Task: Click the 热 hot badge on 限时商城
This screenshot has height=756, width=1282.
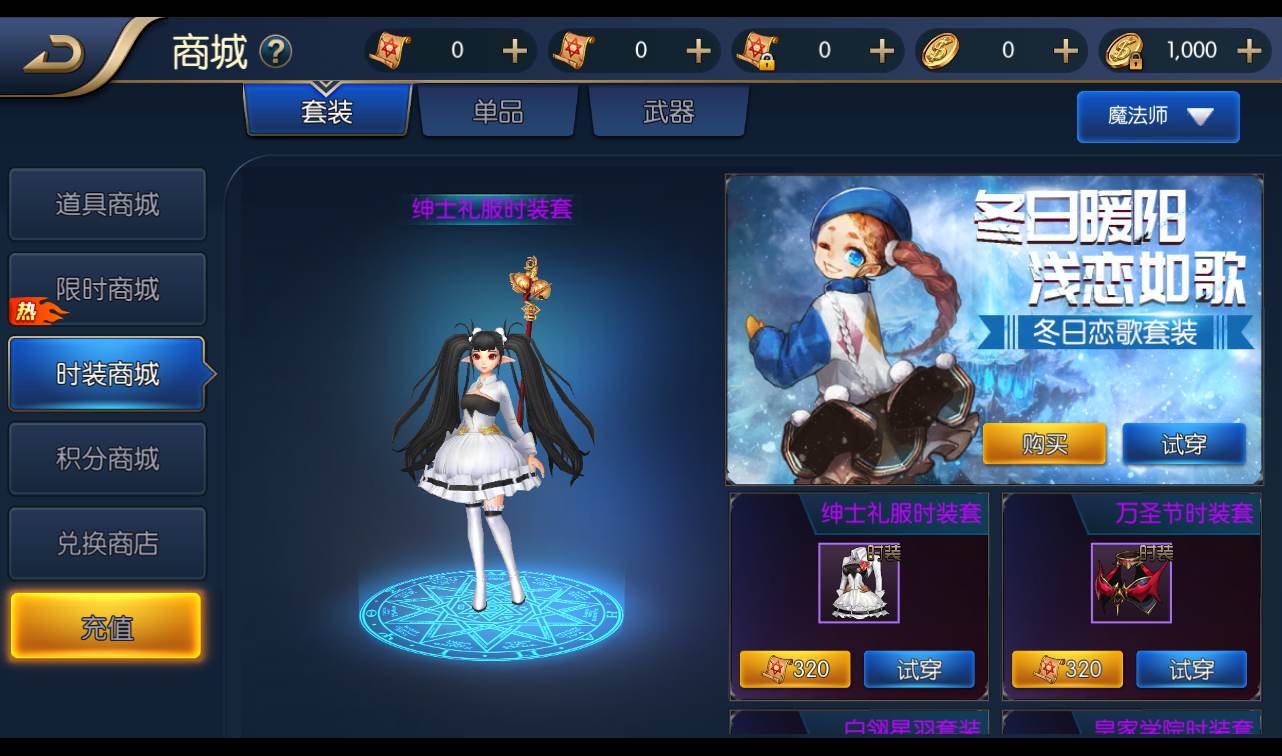Action: [x=29, y=311]
